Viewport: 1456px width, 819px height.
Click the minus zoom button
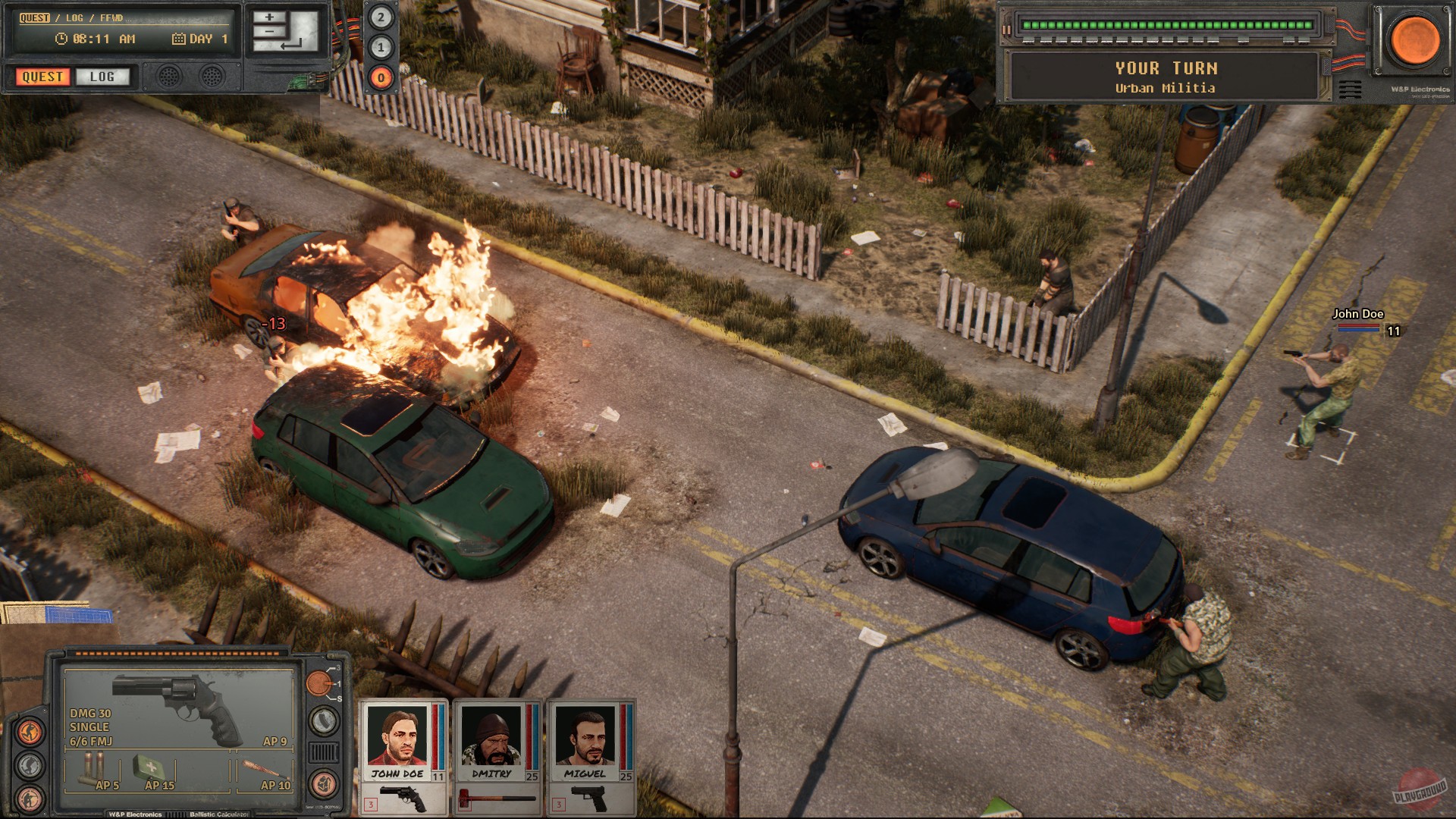[269, 32]
